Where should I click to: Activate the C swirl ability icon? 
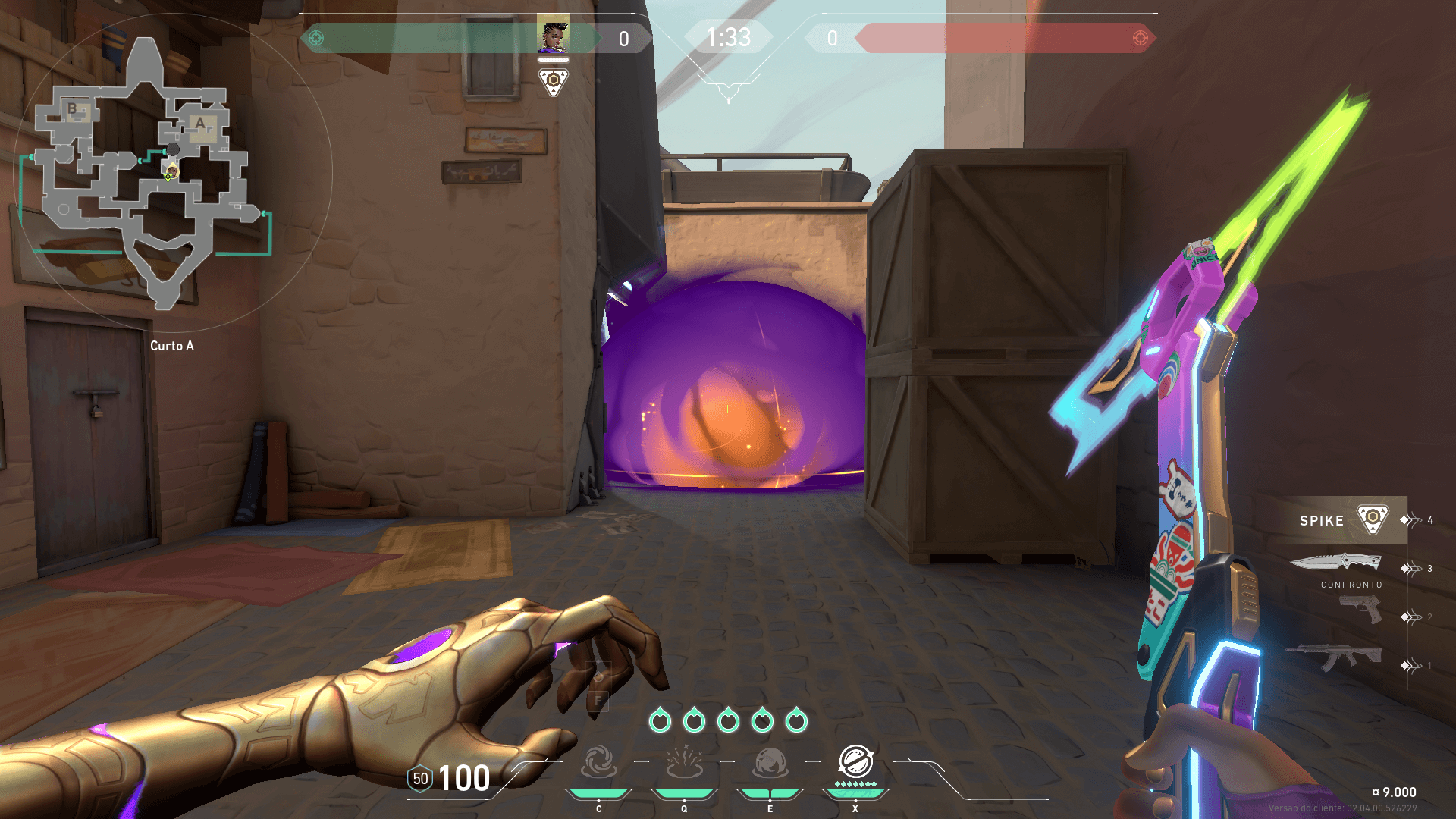598,762
